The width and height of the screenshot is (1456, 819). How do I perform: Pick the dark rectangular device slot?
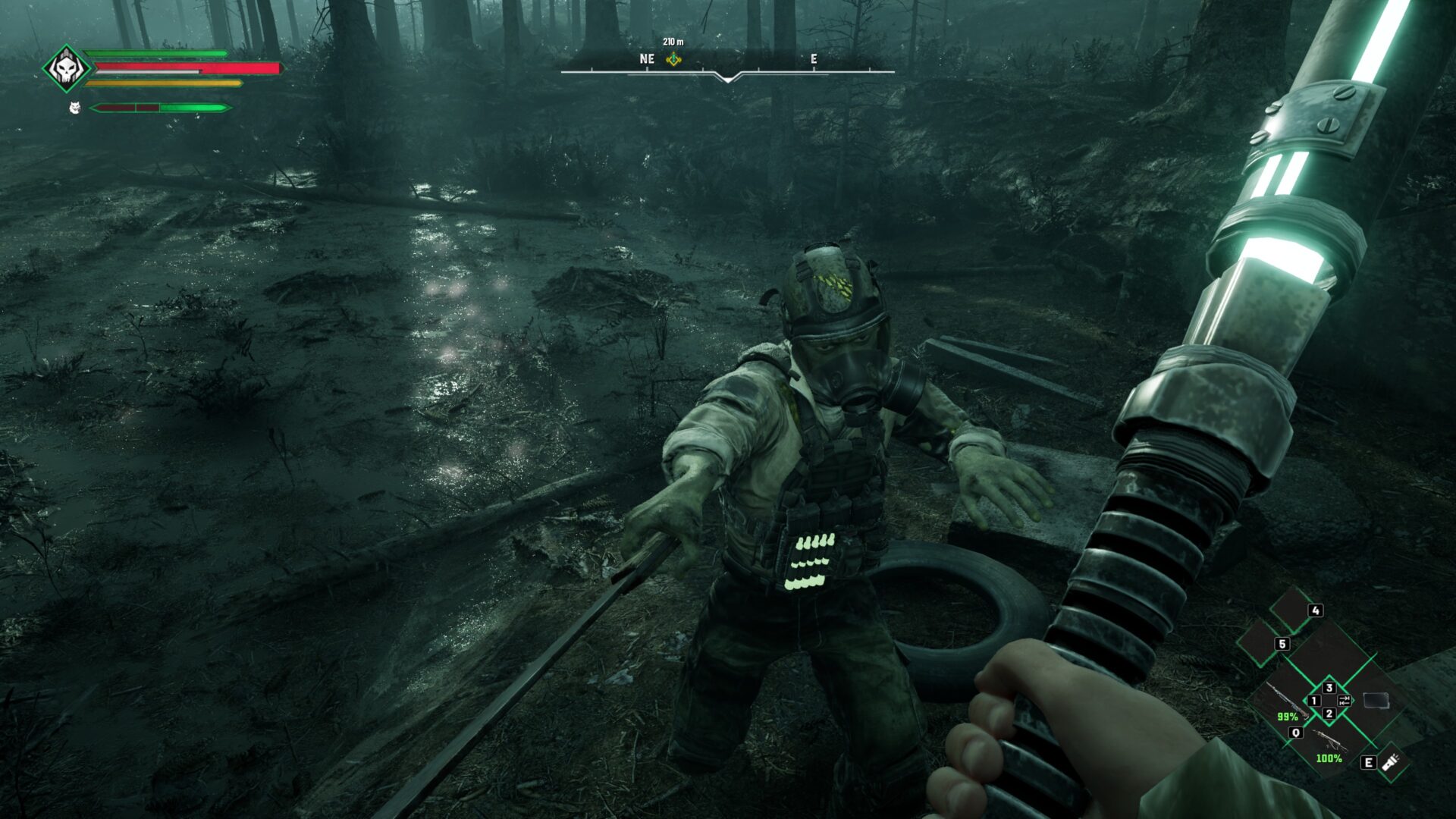(x=1376, y=700)
